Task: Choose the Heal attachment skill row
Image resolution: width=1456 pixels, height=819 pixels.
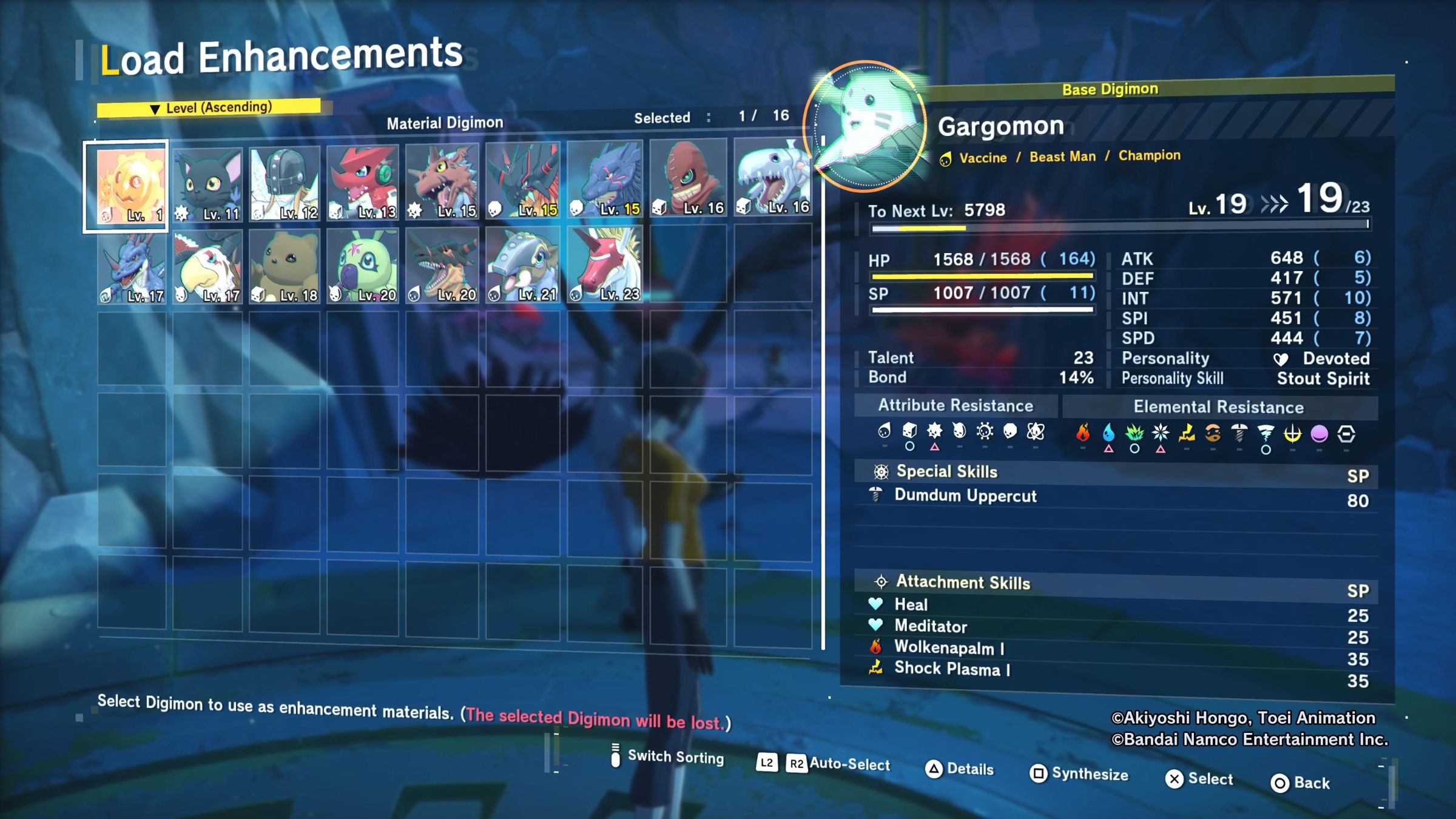Action: [911, 605]
